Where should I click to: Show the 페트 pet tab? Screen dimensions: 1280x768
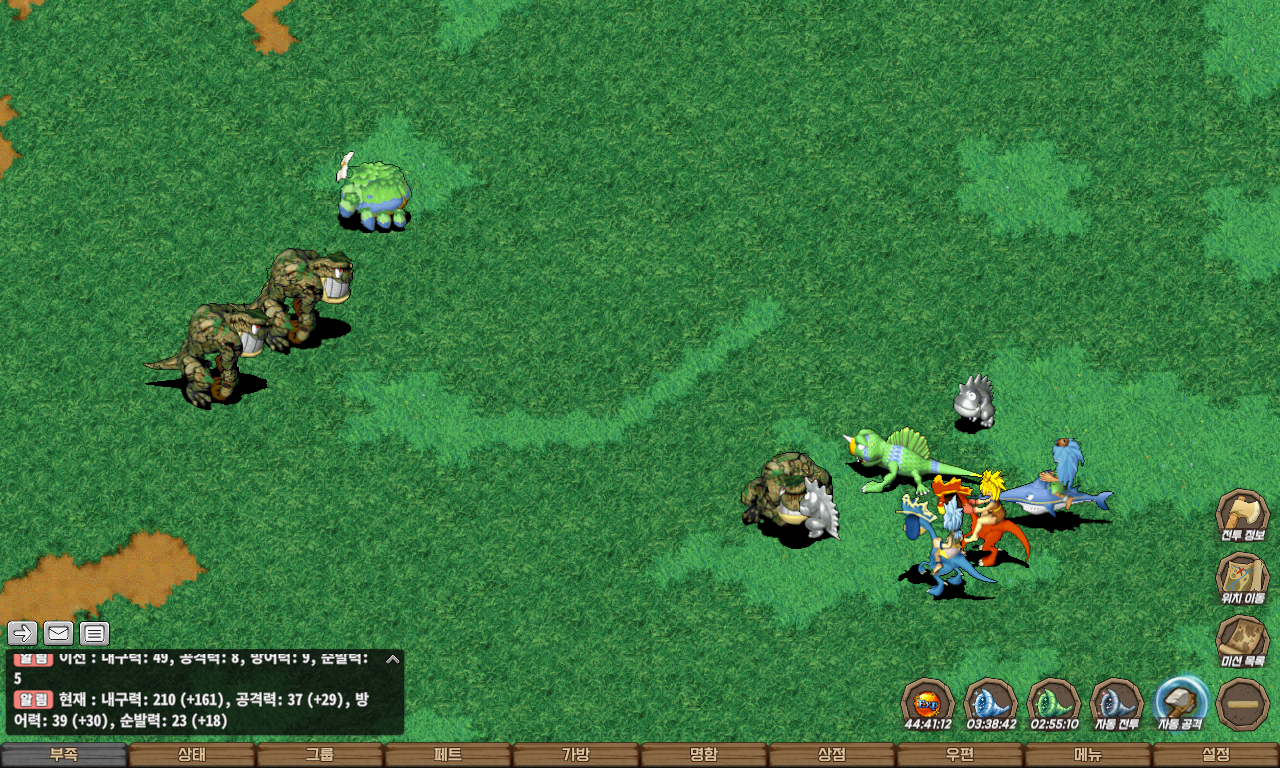coord(447,755)
